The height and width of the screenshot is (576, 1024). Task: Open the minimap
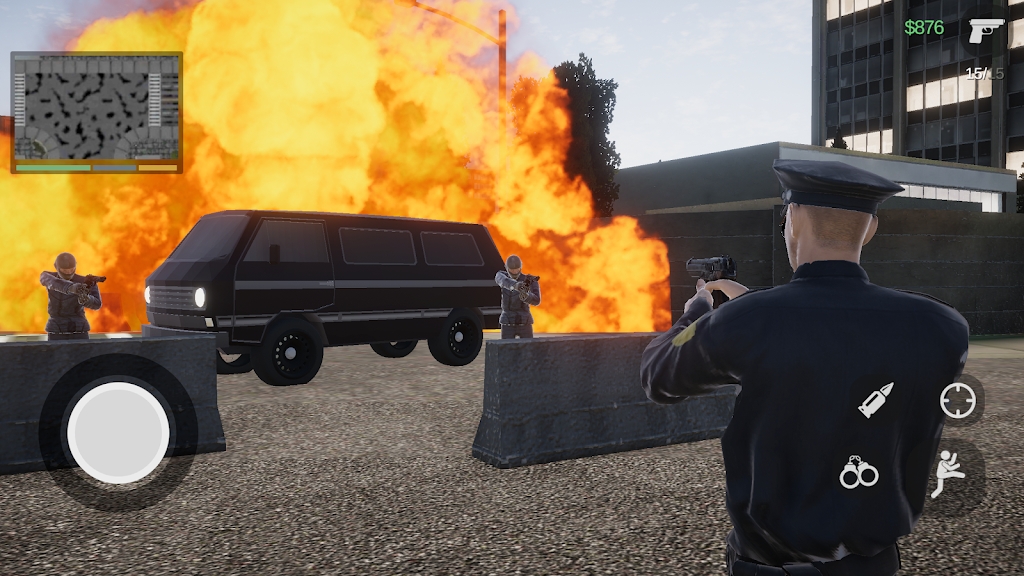point(96,109)
